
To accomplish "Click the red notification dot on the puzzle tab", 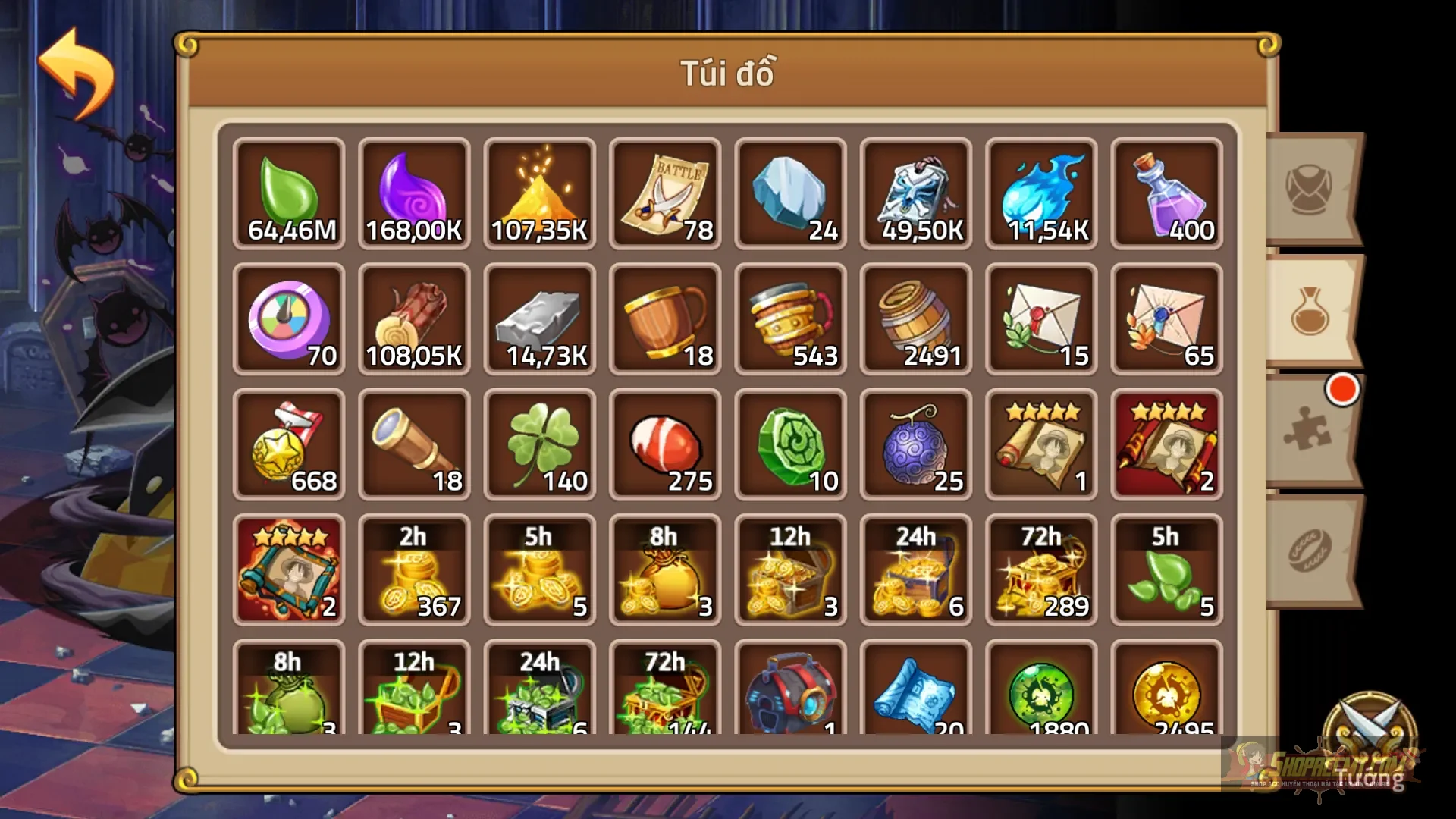I will [1342, 391].
